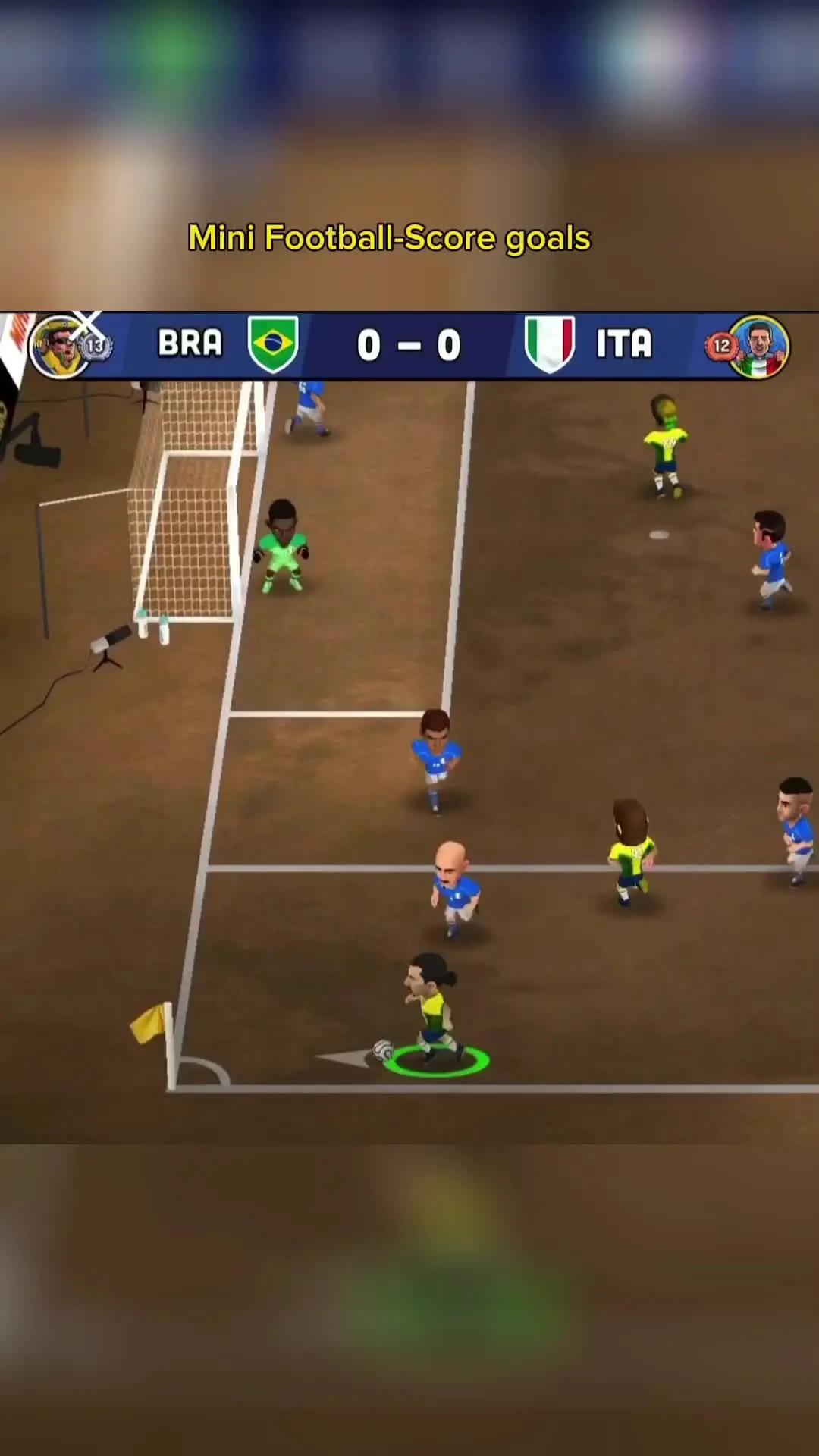Tap the Italy opponent's avatar portrait
819x1456 pixels.
point(760,347)
